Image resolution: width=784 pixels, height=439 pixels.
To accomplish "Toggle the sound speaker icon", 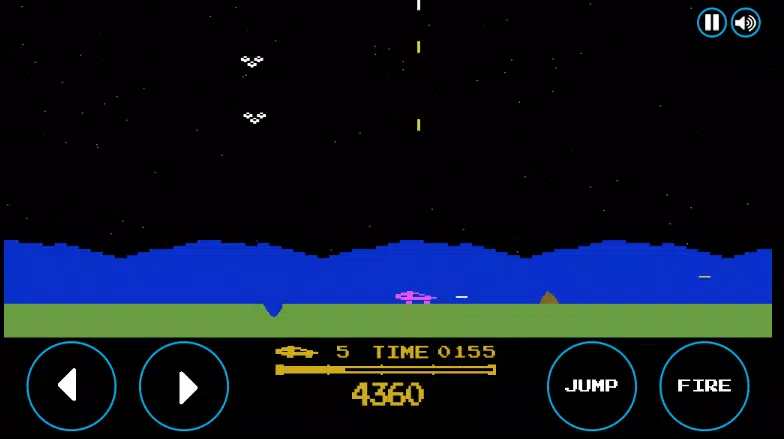I will 746,22.
